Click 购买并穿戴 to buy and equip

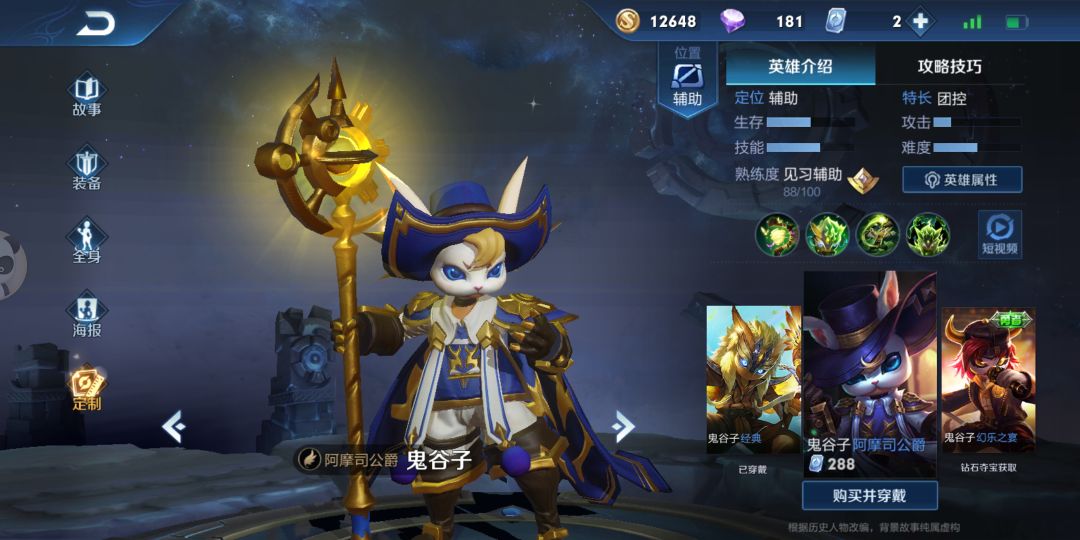click(869, 495)
